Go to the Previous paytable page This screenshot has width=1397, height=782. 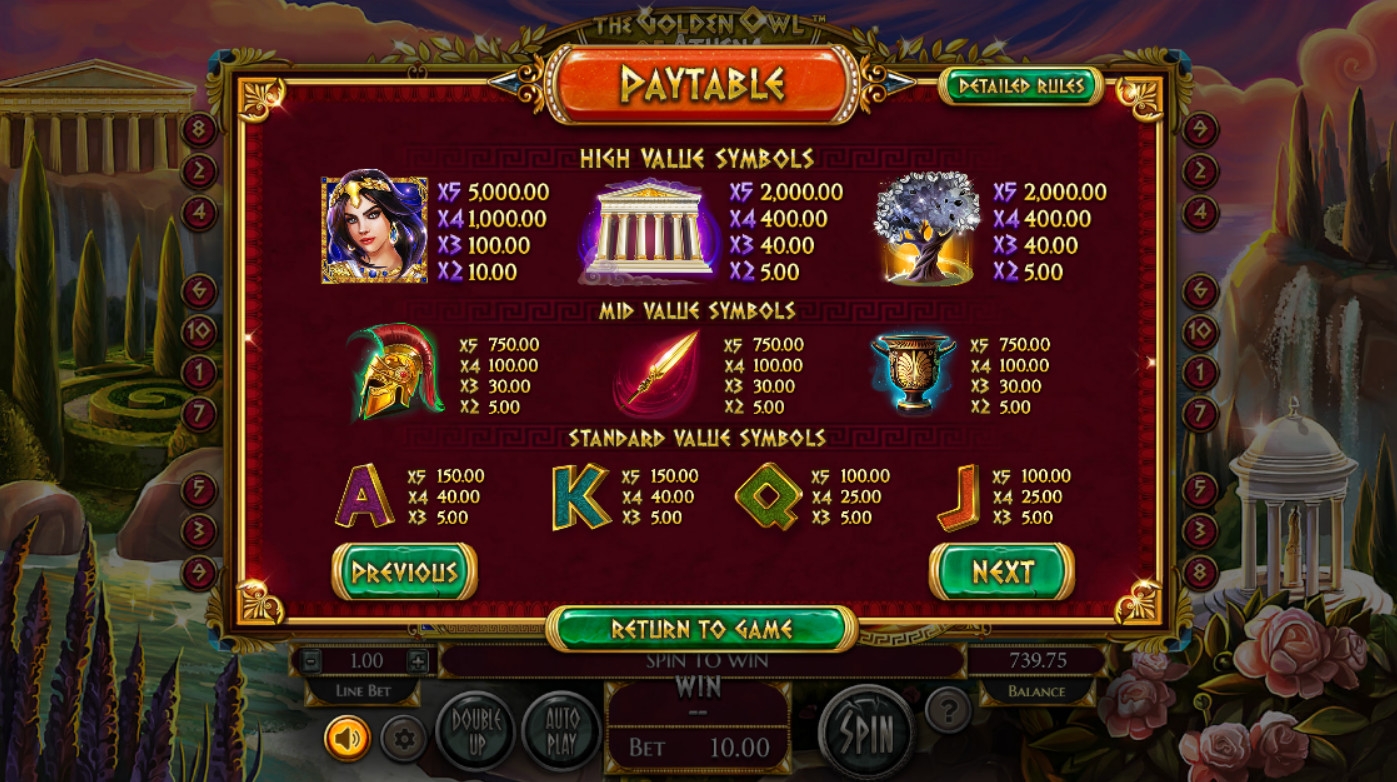(x=404, y=572)
